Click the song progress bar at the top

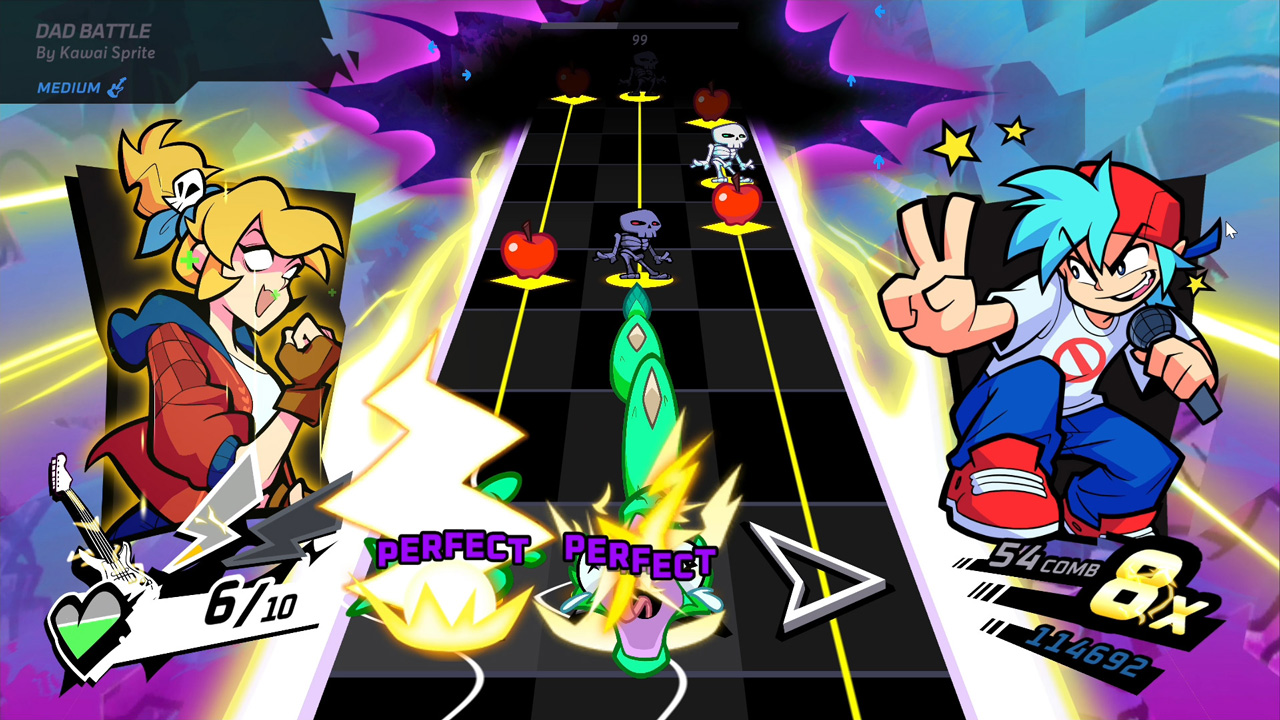(x=640, y=28)
